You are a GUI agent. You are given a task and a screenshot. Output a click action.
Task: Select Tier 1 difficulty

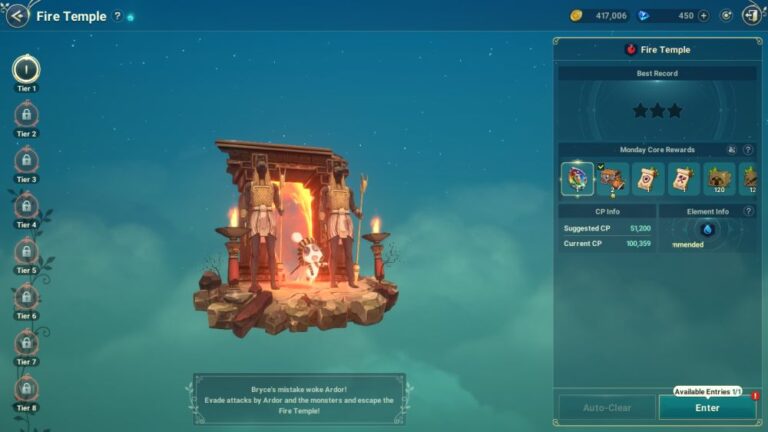pyautogui.click(x=26, y=69)
